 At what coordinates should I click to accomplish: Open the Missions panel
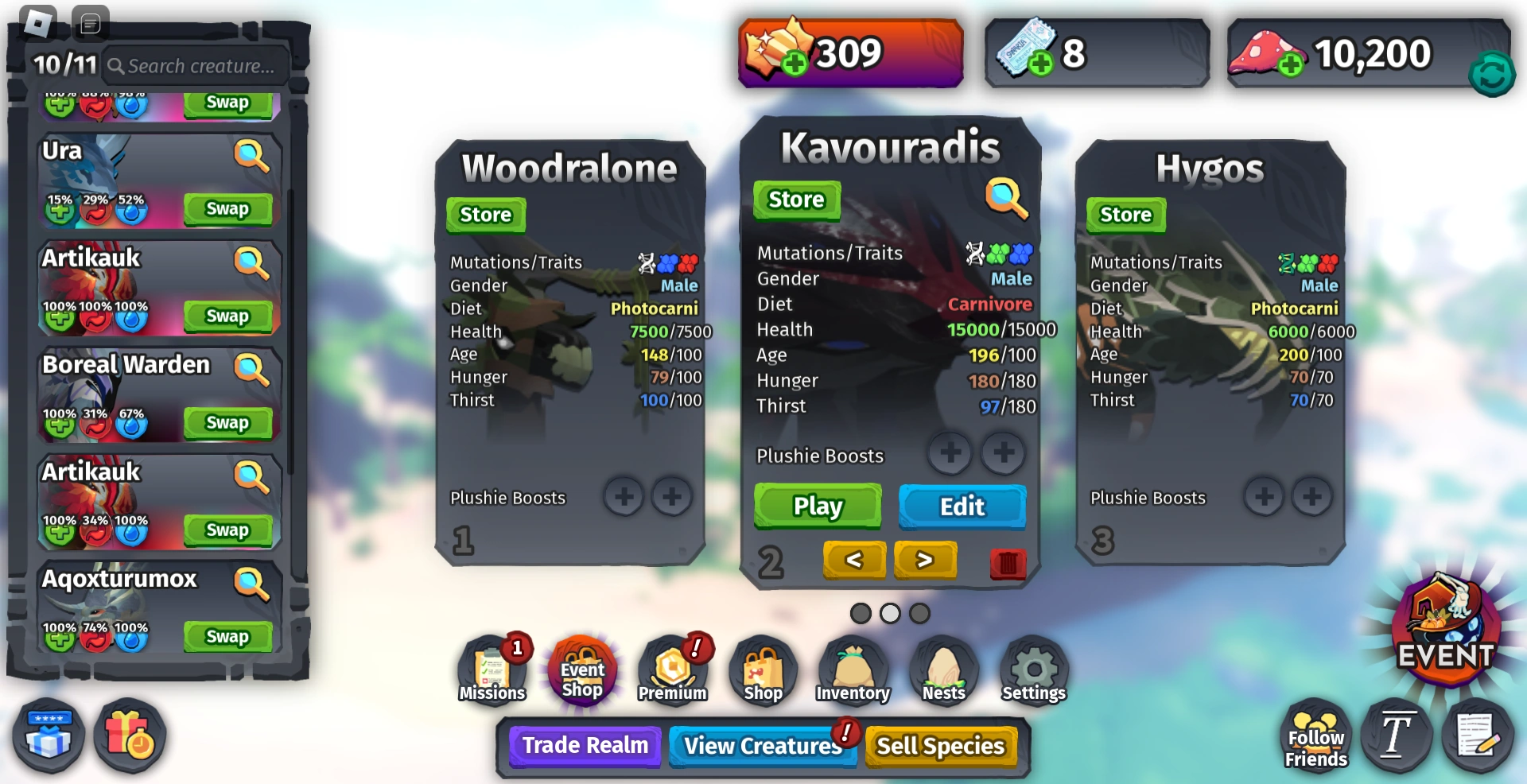click(492, 670)
